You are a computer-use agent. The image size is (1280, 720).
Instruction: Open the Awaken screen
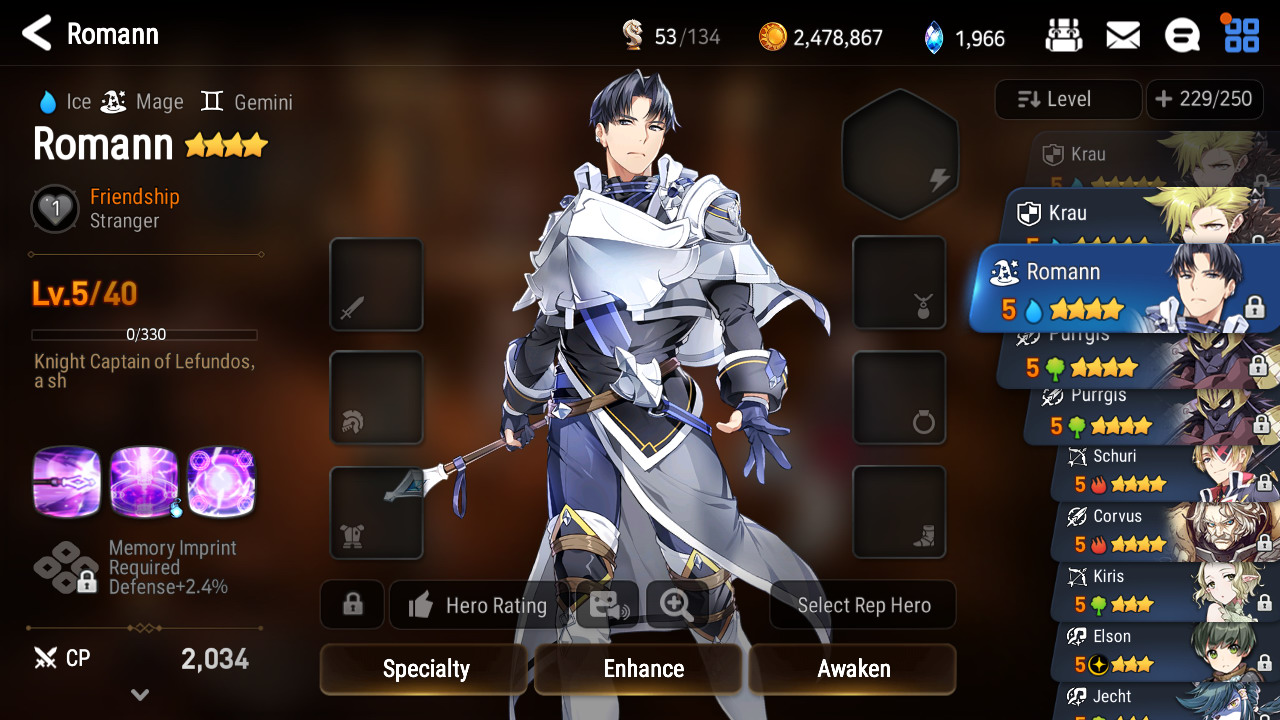(x=853, y=669)
